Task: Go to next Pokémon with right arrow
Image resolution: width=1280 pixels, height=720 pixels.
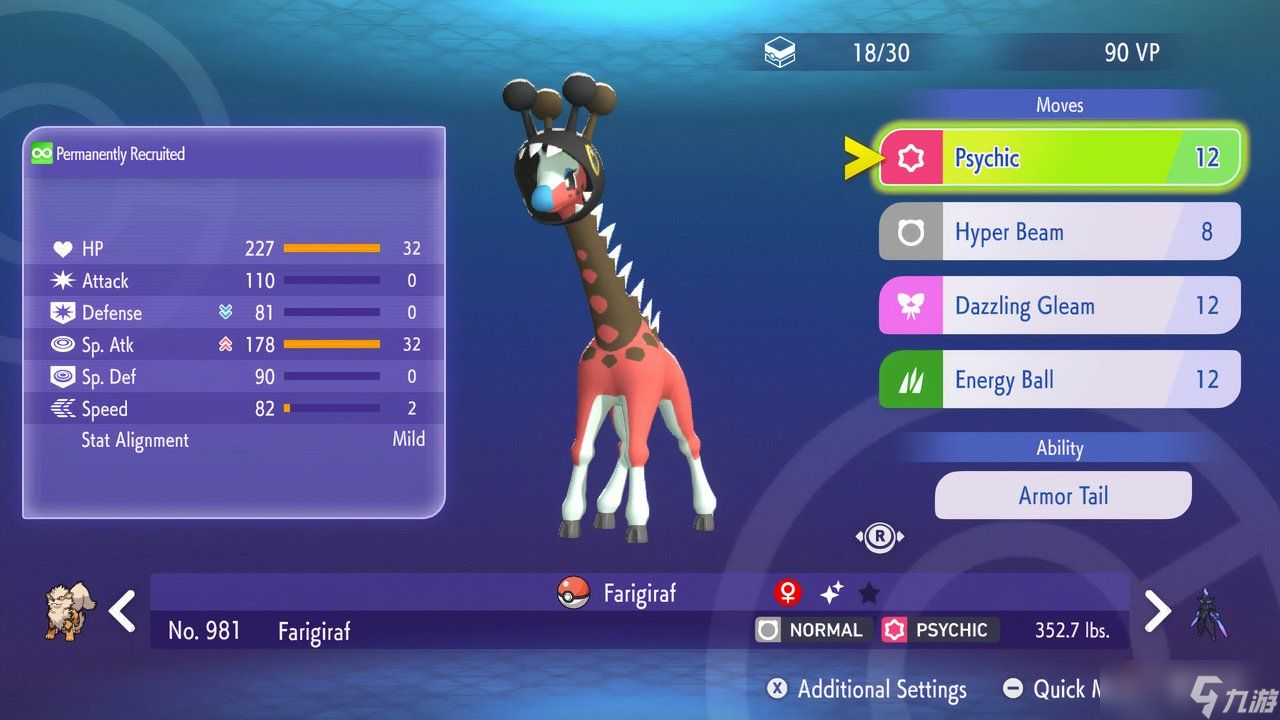Action: (1157, 611)
